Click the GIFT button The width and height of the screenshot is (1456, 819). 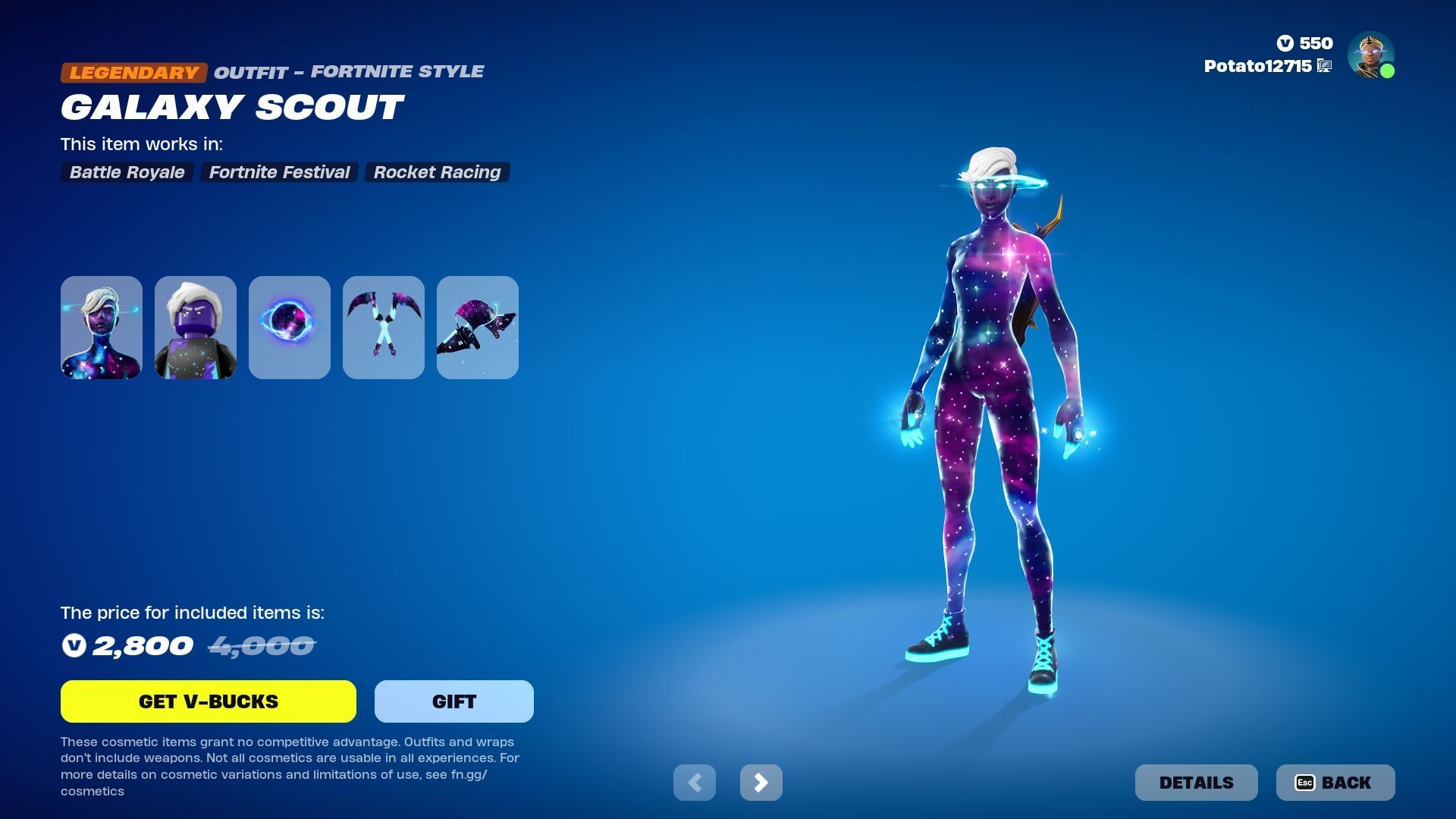[x=453, y=701]
